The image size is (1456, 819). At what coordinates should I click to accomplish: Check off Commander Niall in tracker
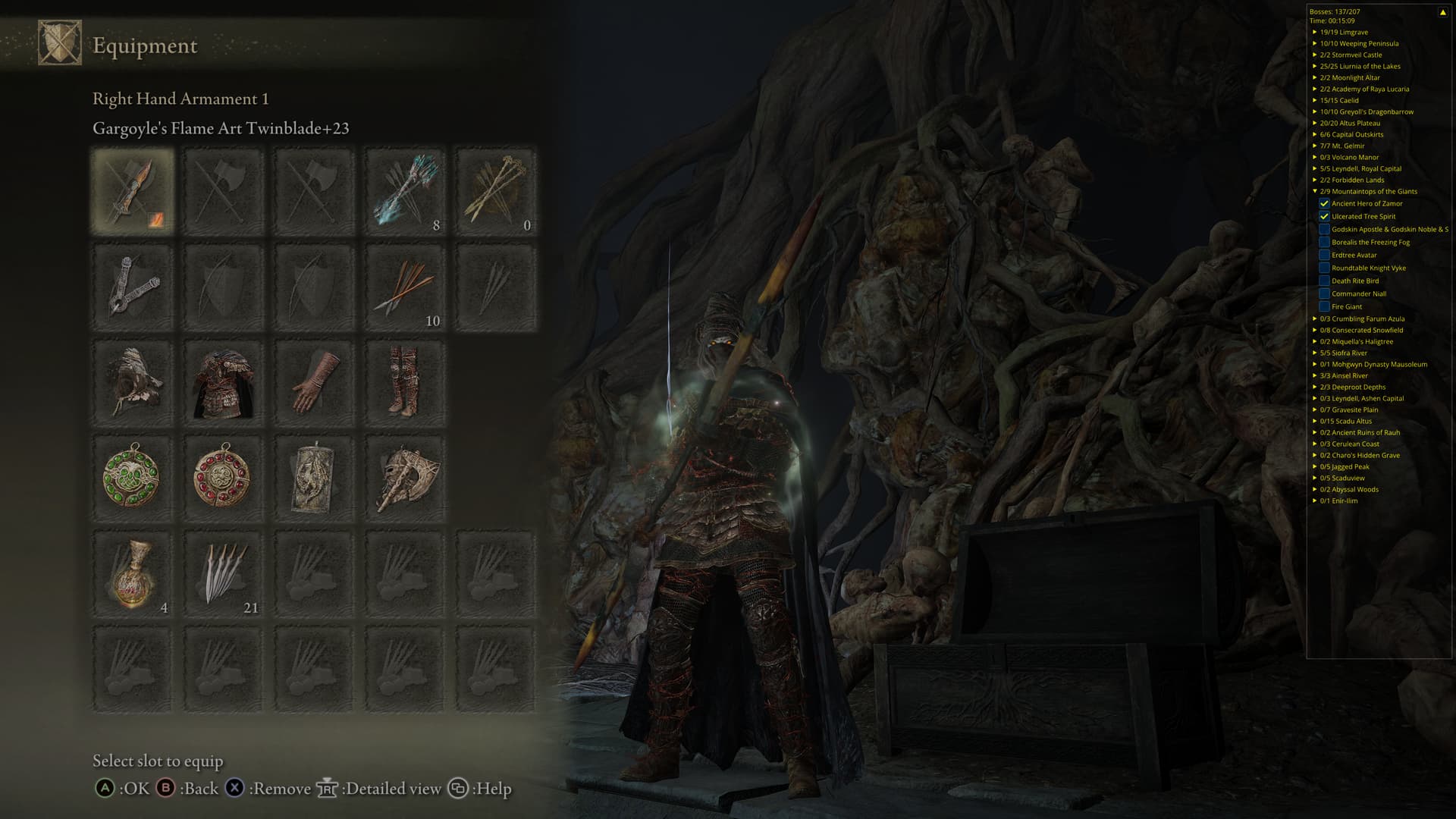pos(1324,293)
